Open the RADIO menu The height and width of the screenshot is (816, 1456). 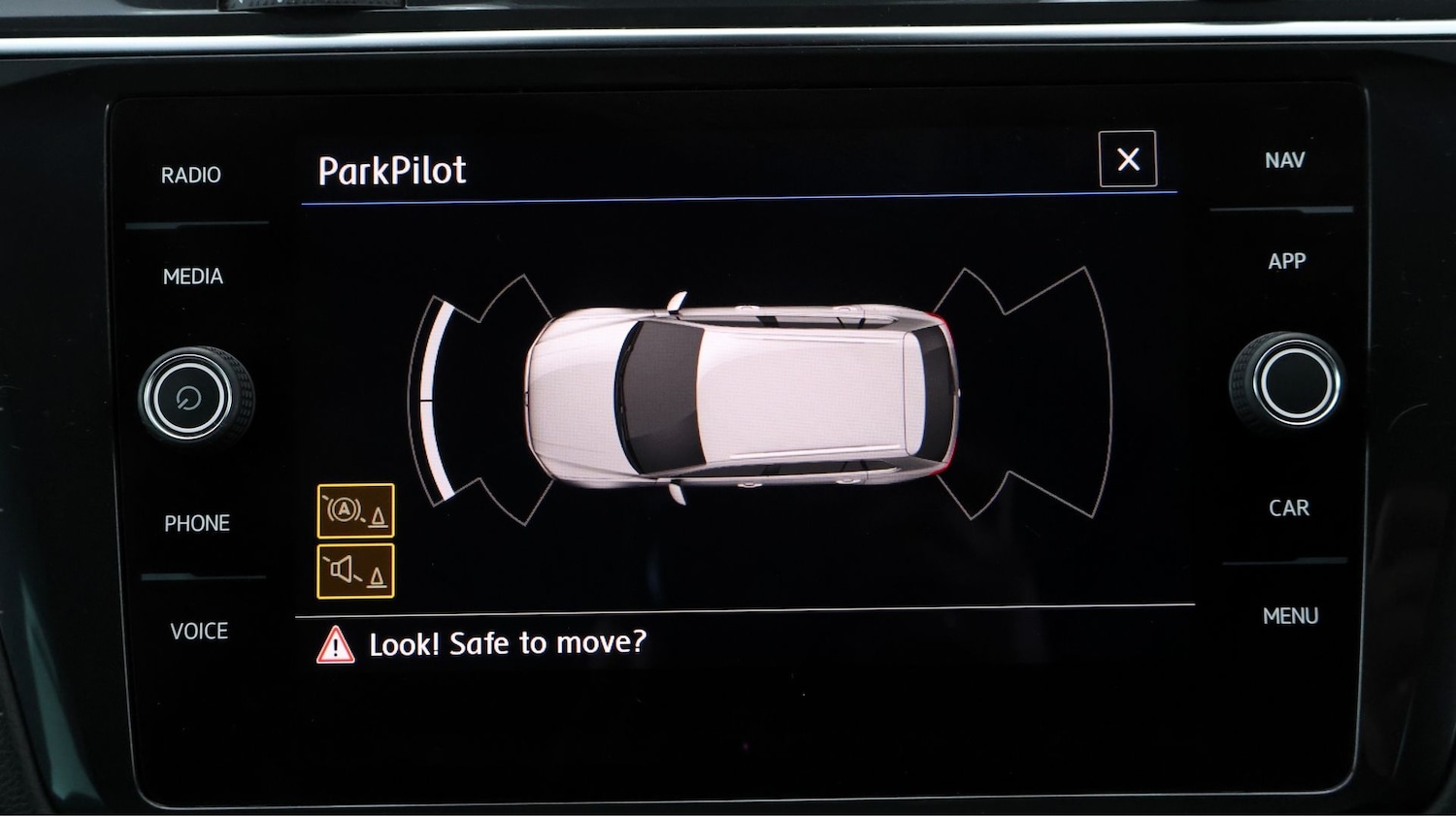point(191,176)
